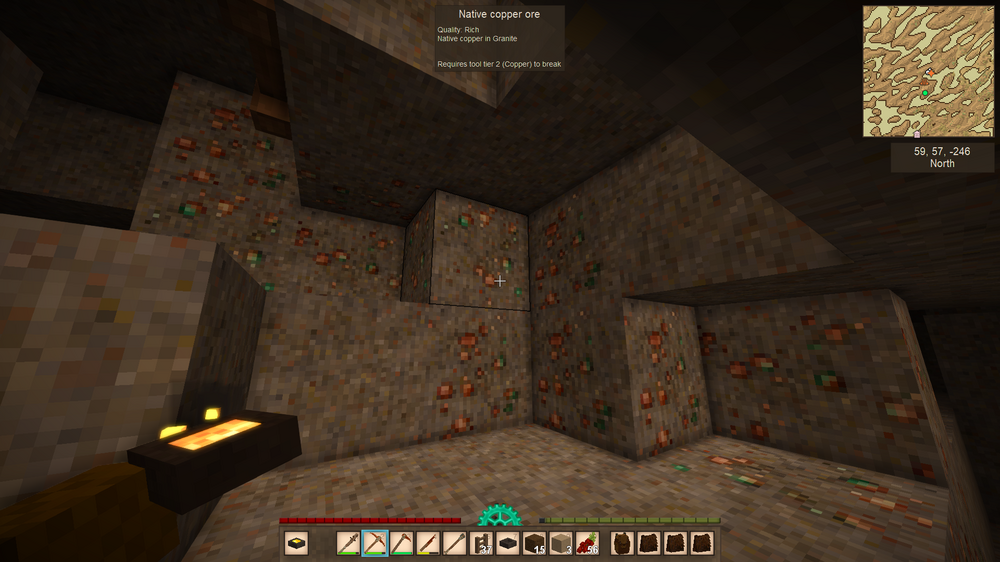Choose the dark brown block stack of 15

click(x=534, y=543)
